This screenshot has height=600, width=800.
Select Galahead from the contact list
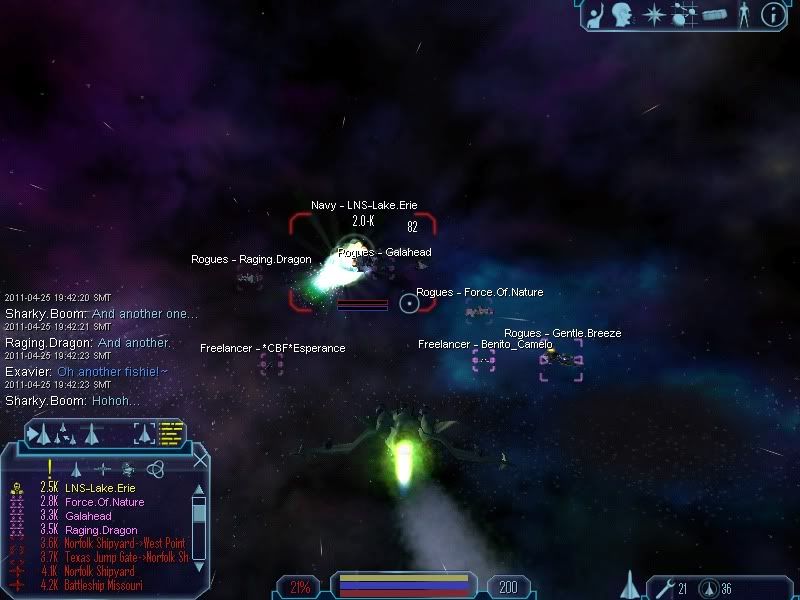tap(90, 516)
